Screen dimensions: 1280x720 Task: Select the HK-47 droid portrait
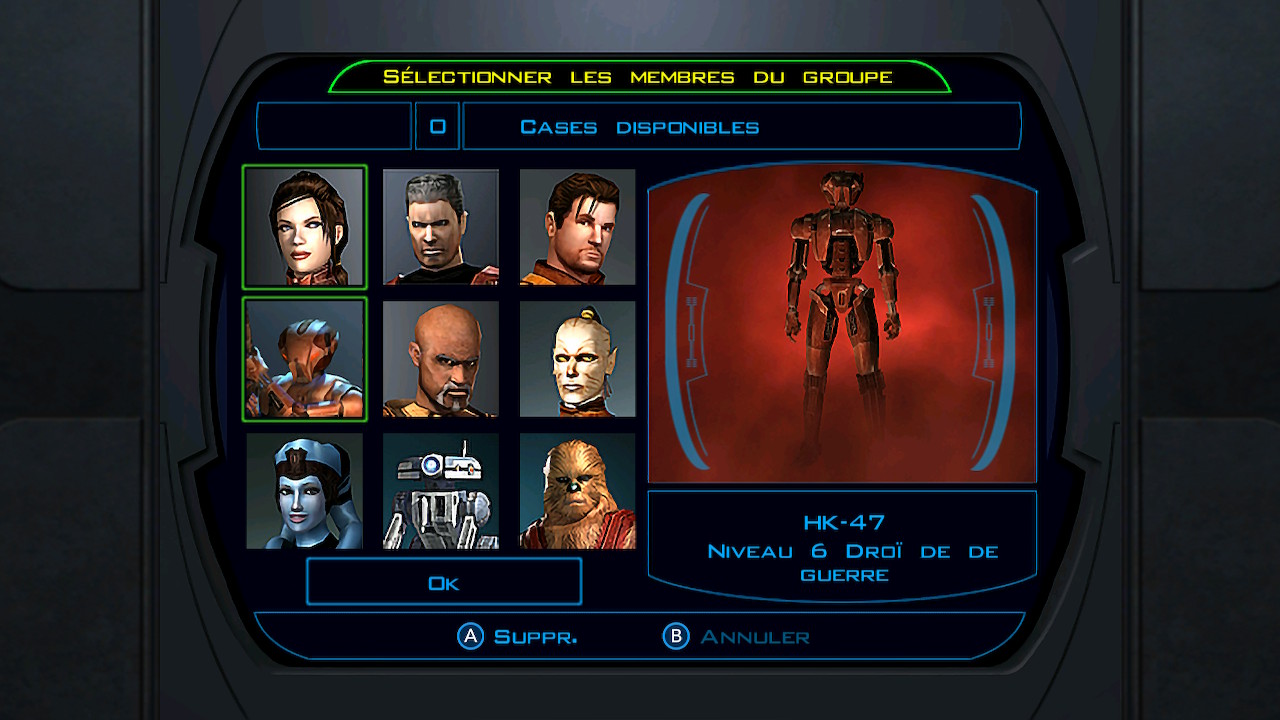click(x=305, y=359)
